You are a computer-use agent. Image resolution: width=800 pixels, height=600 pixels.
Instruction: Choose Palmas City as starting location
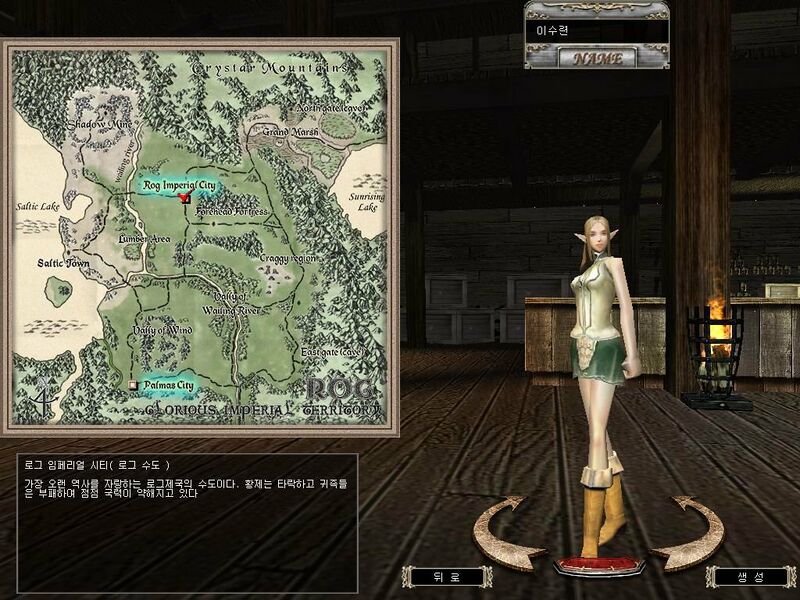(x=164, y=384)
